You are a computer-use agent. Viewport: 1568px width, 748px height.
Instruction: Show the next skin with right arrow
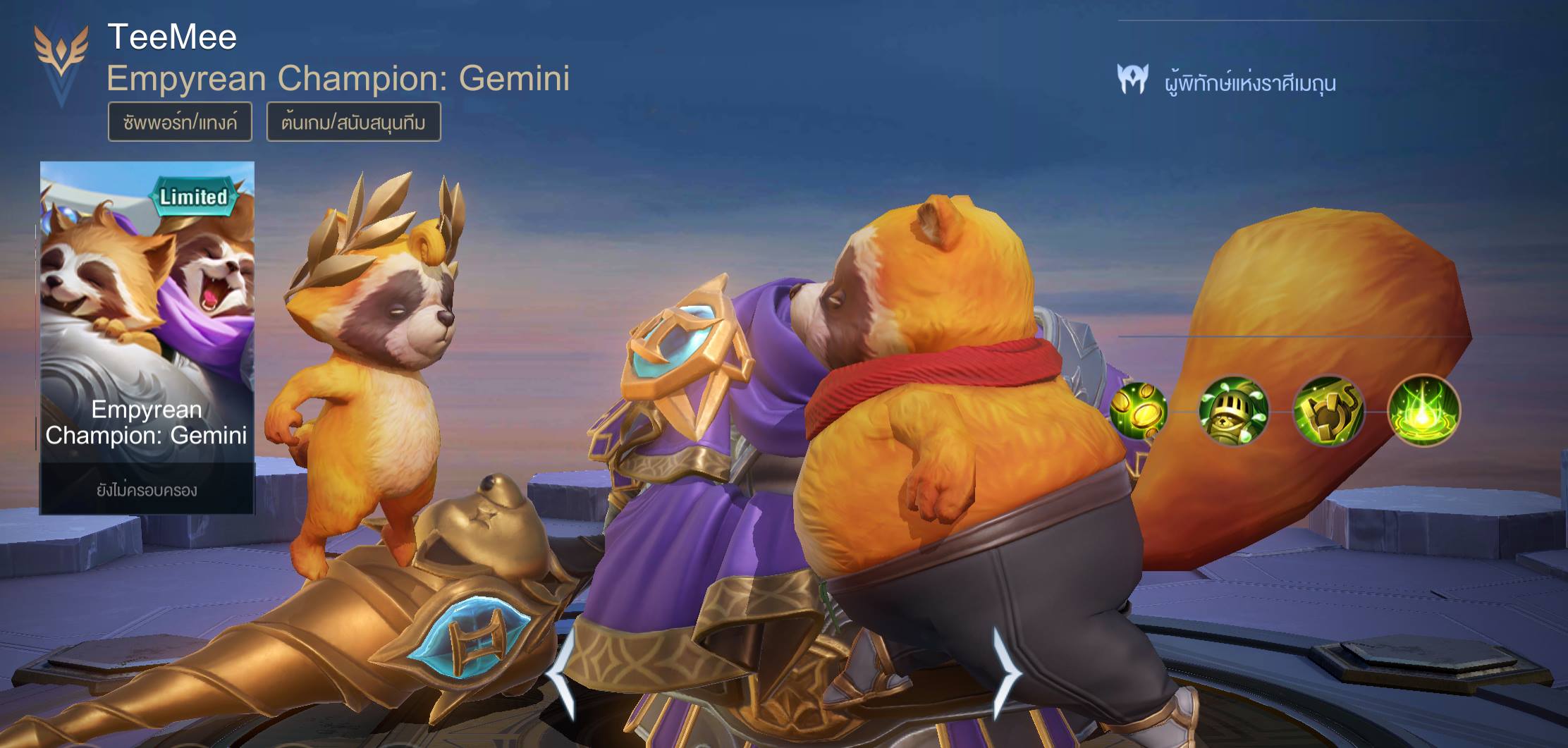(x=1007, y=673)
